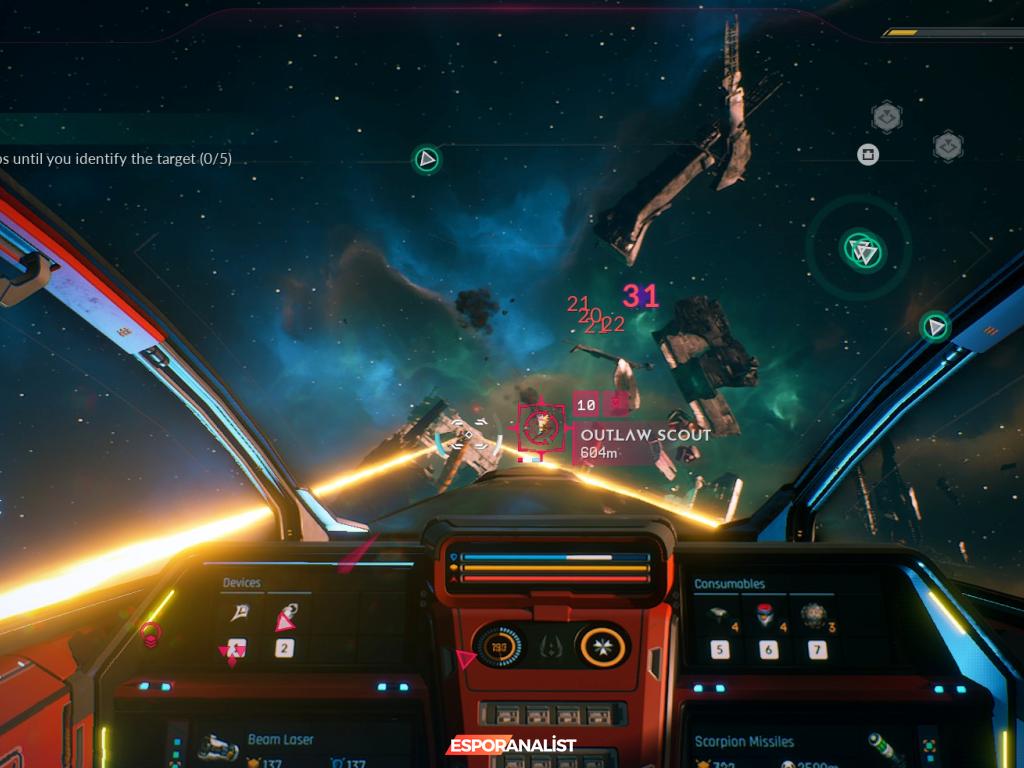
Task: Select the Scorpion Missiles weapon
Action: 744,742
